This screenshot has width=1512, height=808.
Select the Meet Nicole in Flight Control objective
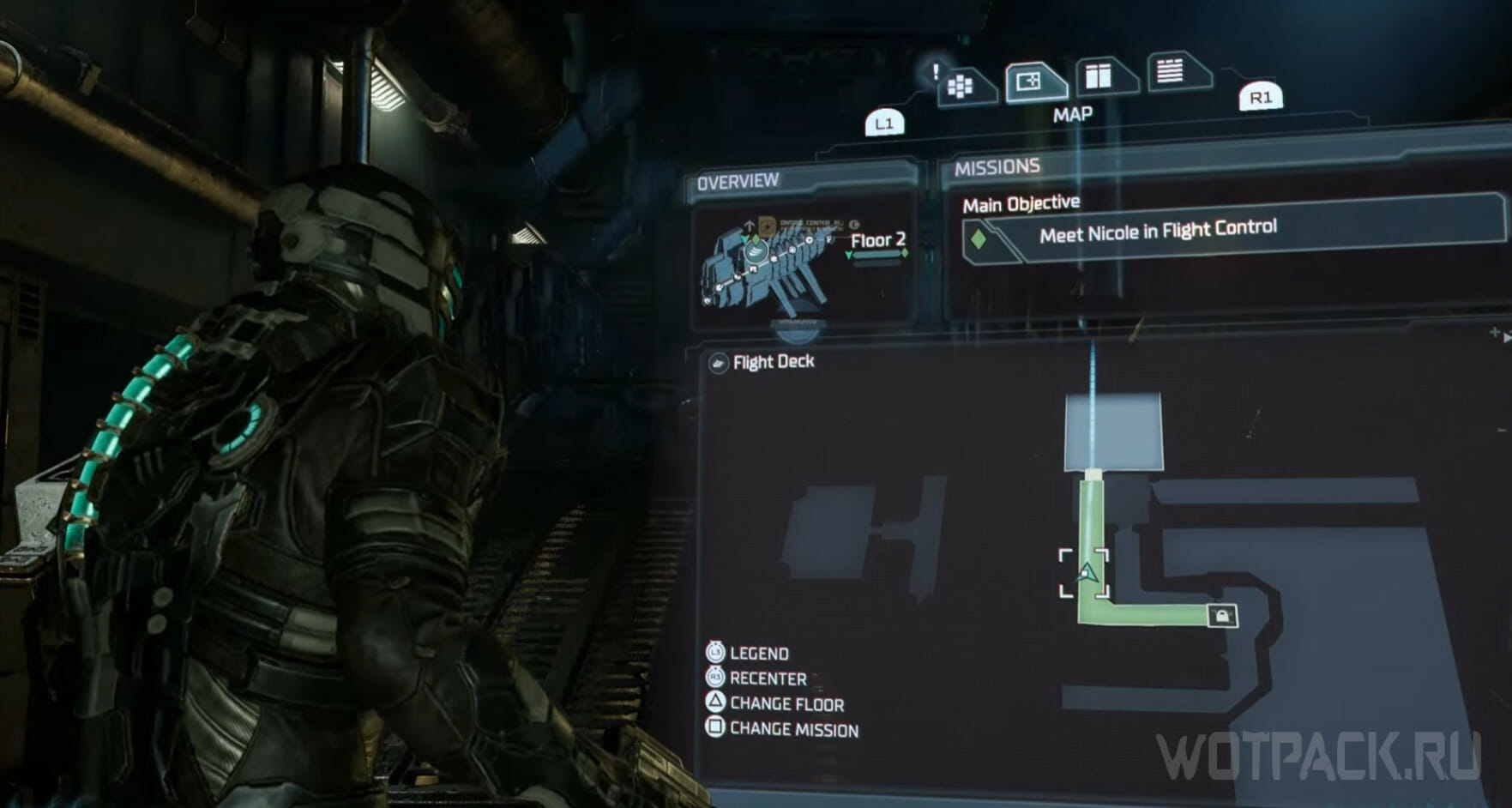point(1157,232)
